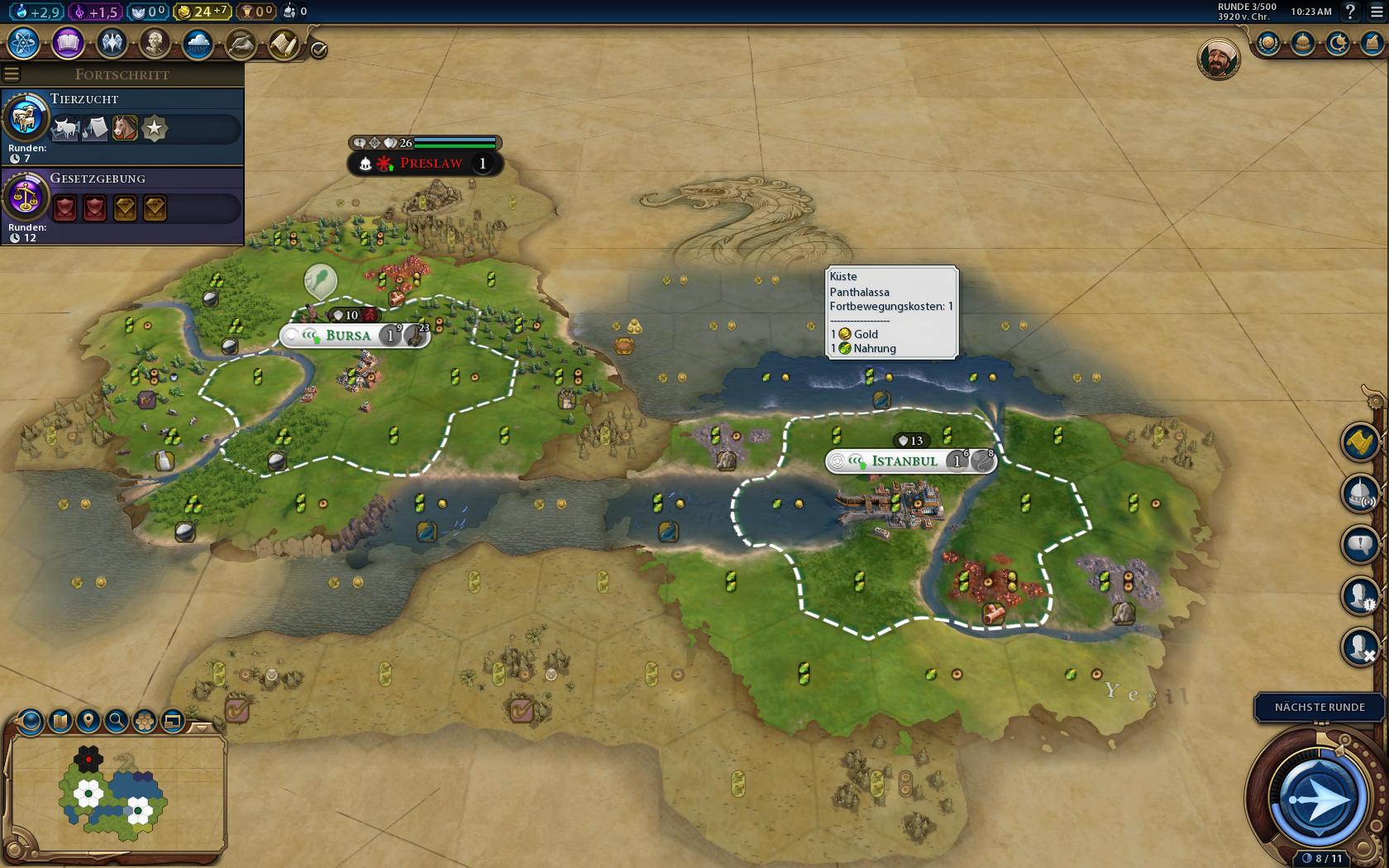This screenshot has width=1389, height=868.
Task: Place a map pin marker
Action: (x=88, y=721)
